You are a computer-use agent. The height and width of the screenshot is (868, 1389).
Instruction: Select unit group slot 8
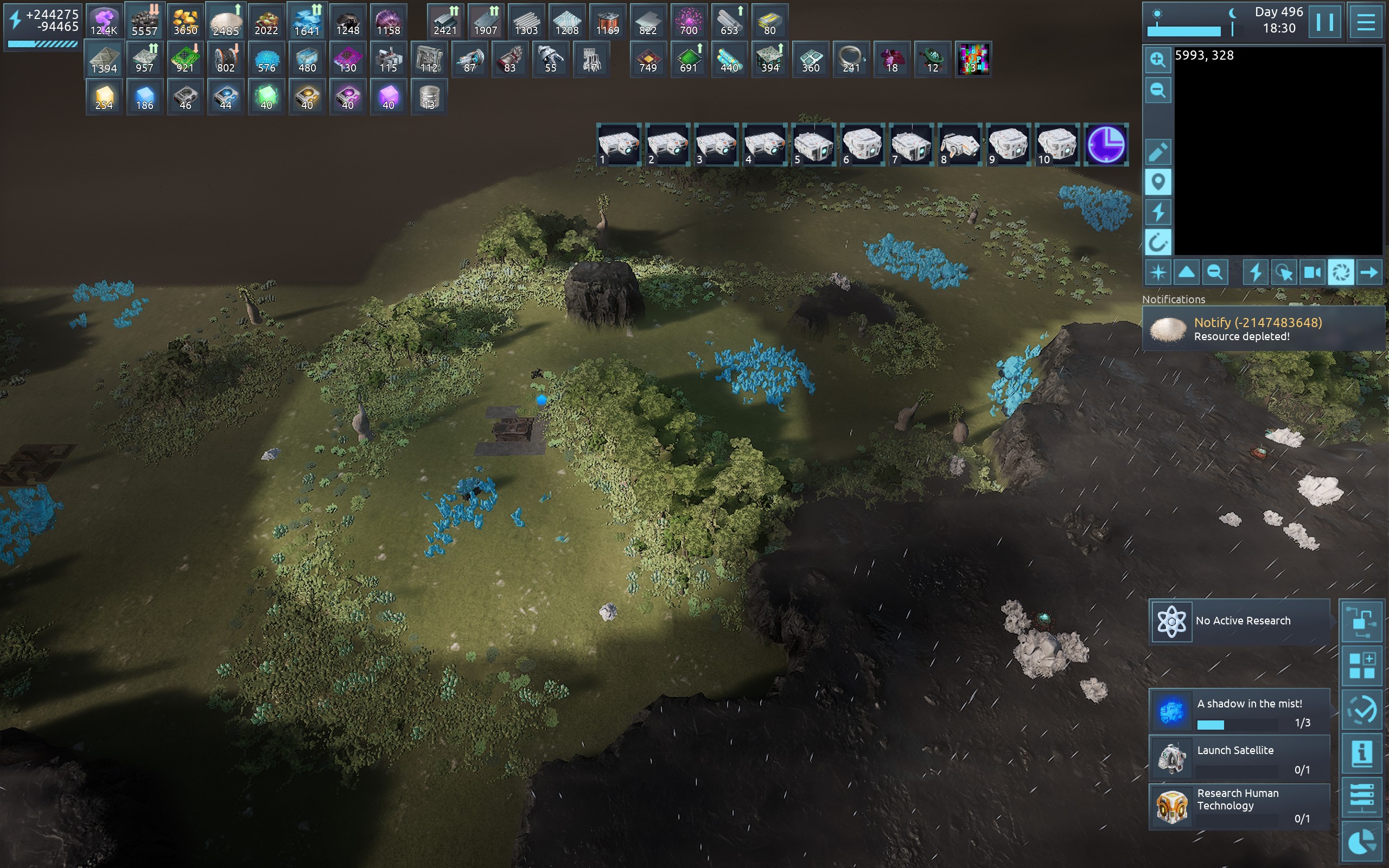[960, 145]
